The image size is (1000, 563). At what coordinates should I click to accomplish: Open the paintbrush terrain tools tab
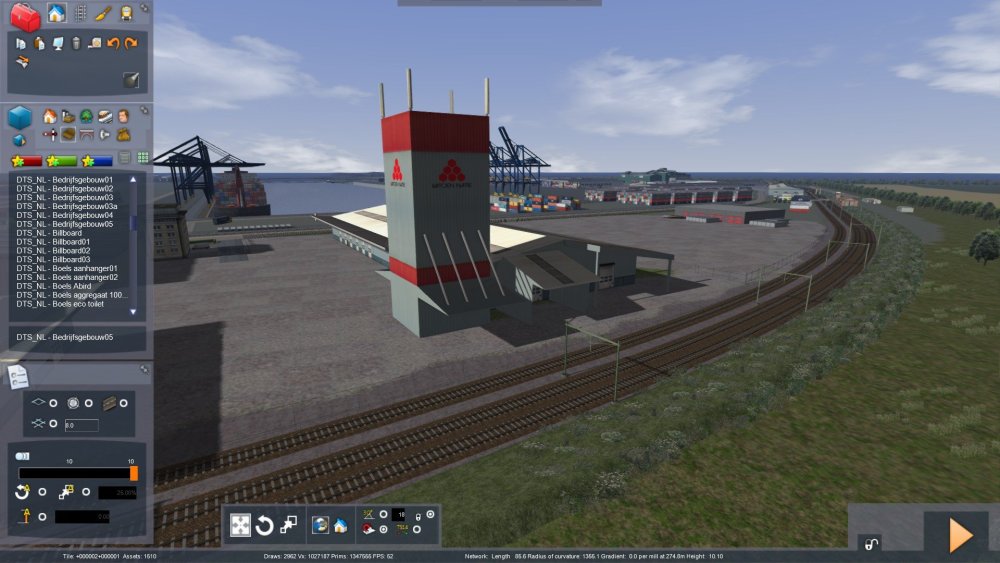pyautogui.click(x=103, y=13)
